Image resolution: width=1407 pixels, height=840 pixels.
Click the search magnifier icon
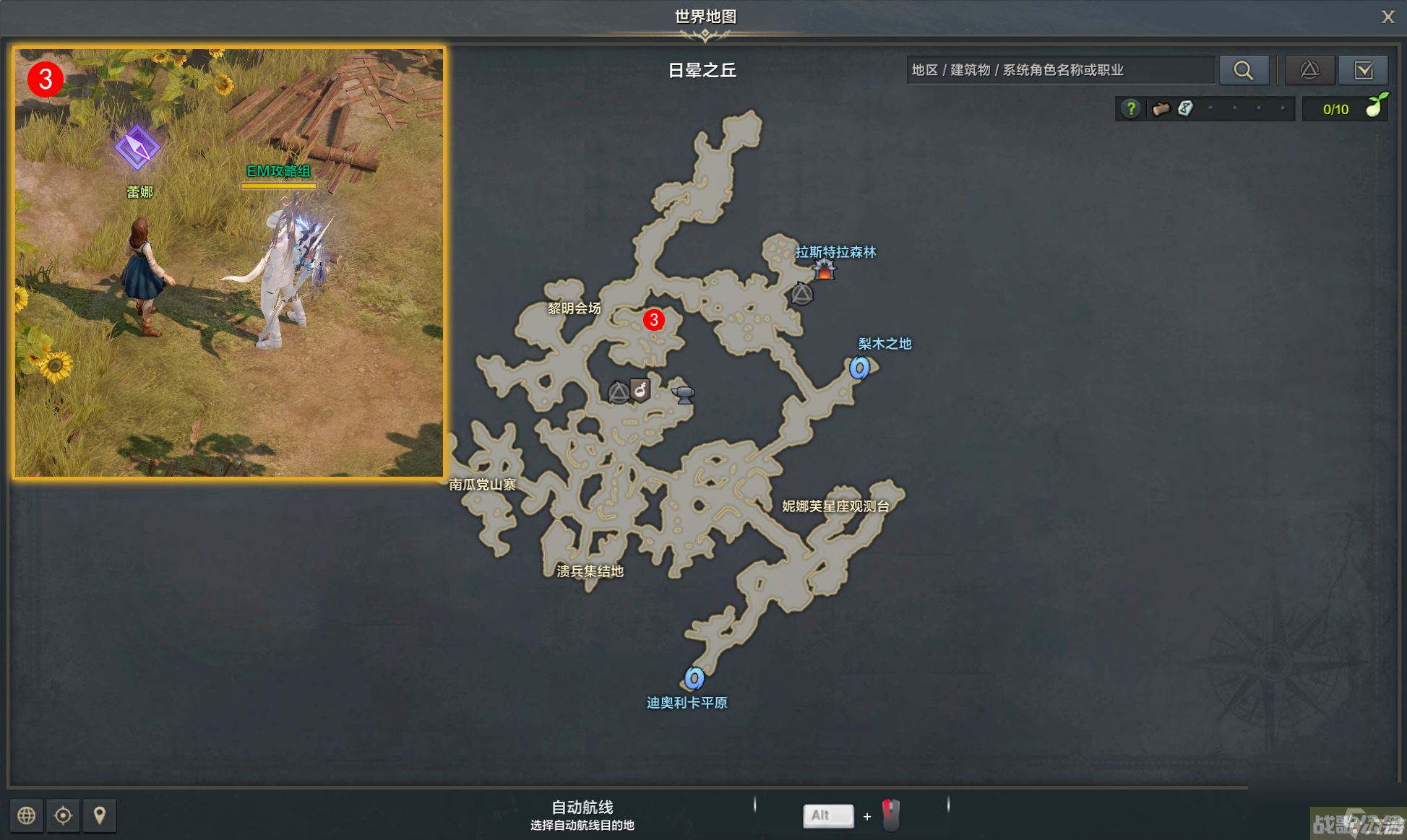point(1244,70)
